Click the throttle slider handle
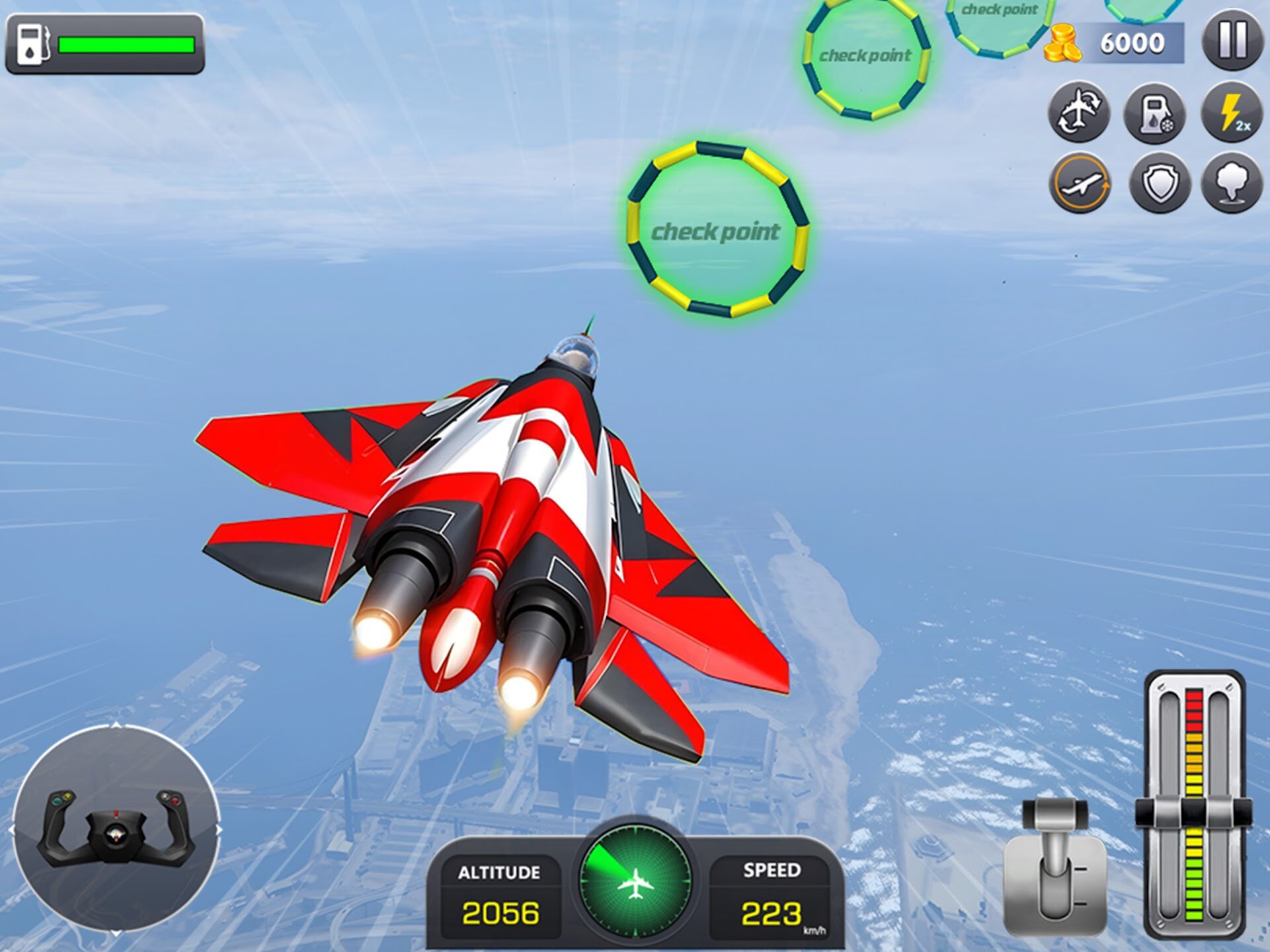The image size is (1270, 952). click(x=1193, y=813)
